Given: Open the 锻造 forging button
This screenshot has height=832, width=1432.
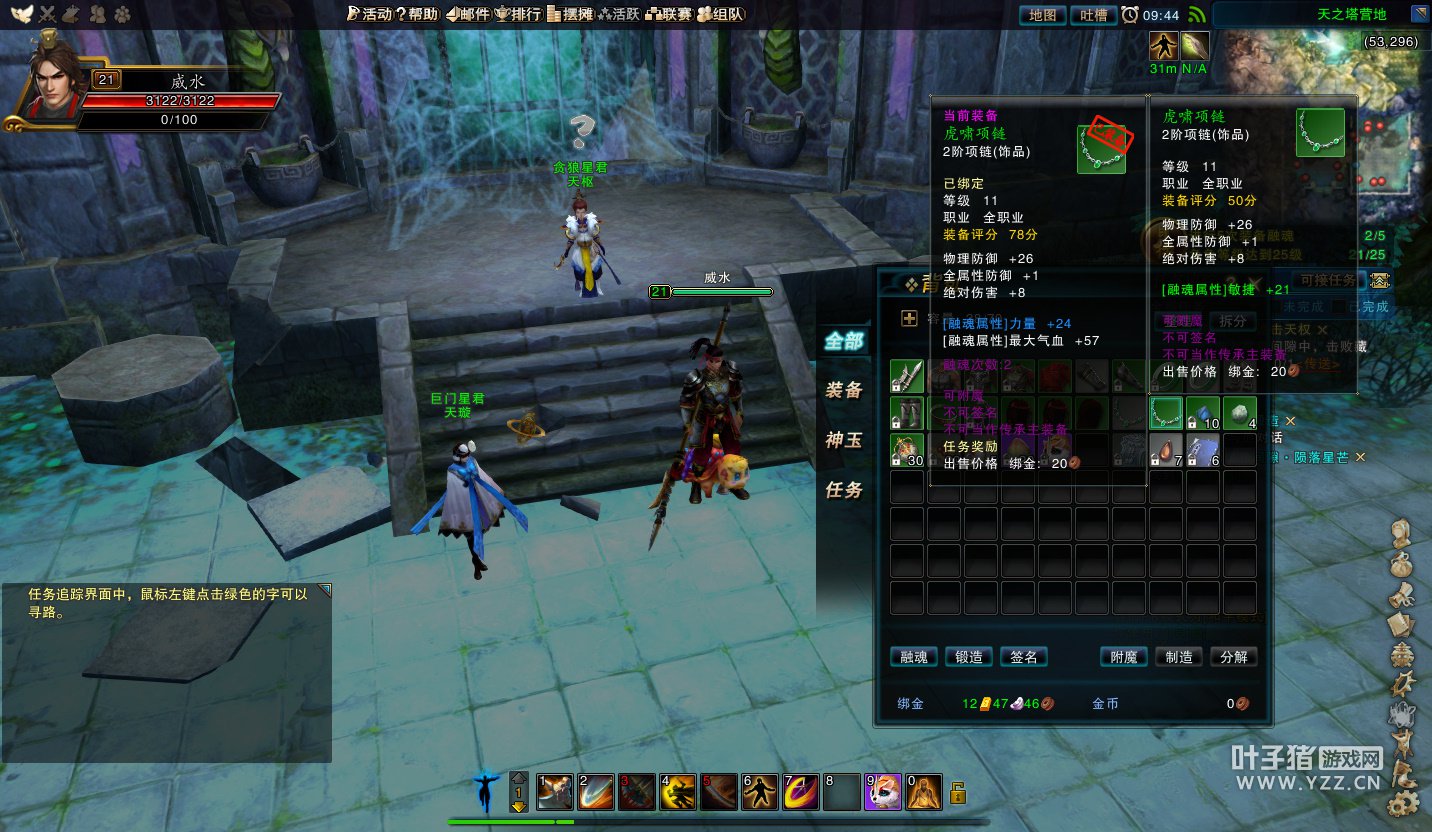Looking at the screenshot, I should [x=969, y=657].
